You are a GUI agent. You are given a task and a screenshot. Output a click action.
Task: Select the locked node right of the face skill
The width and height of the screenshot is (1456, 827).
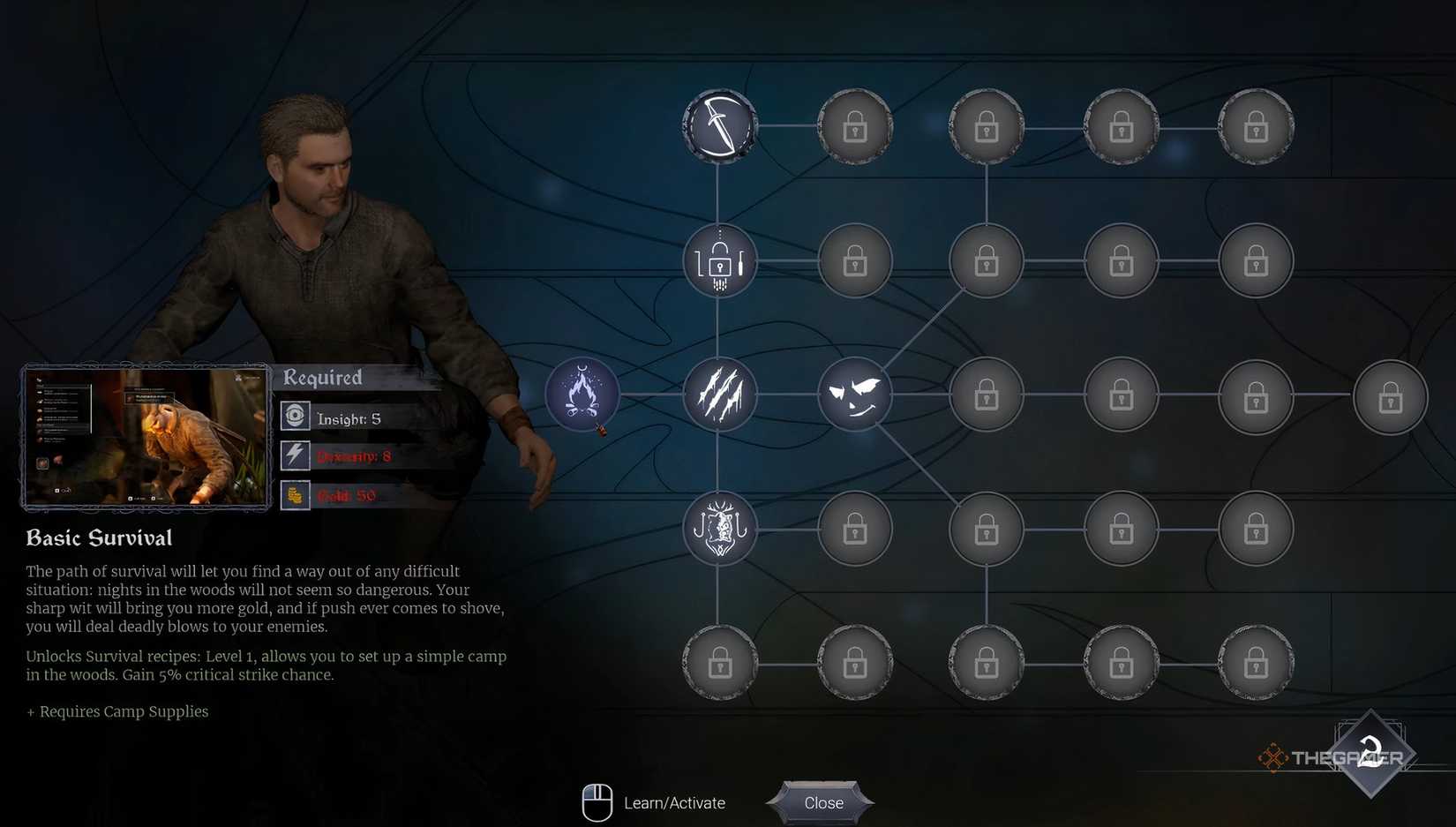tap(986, 395)
